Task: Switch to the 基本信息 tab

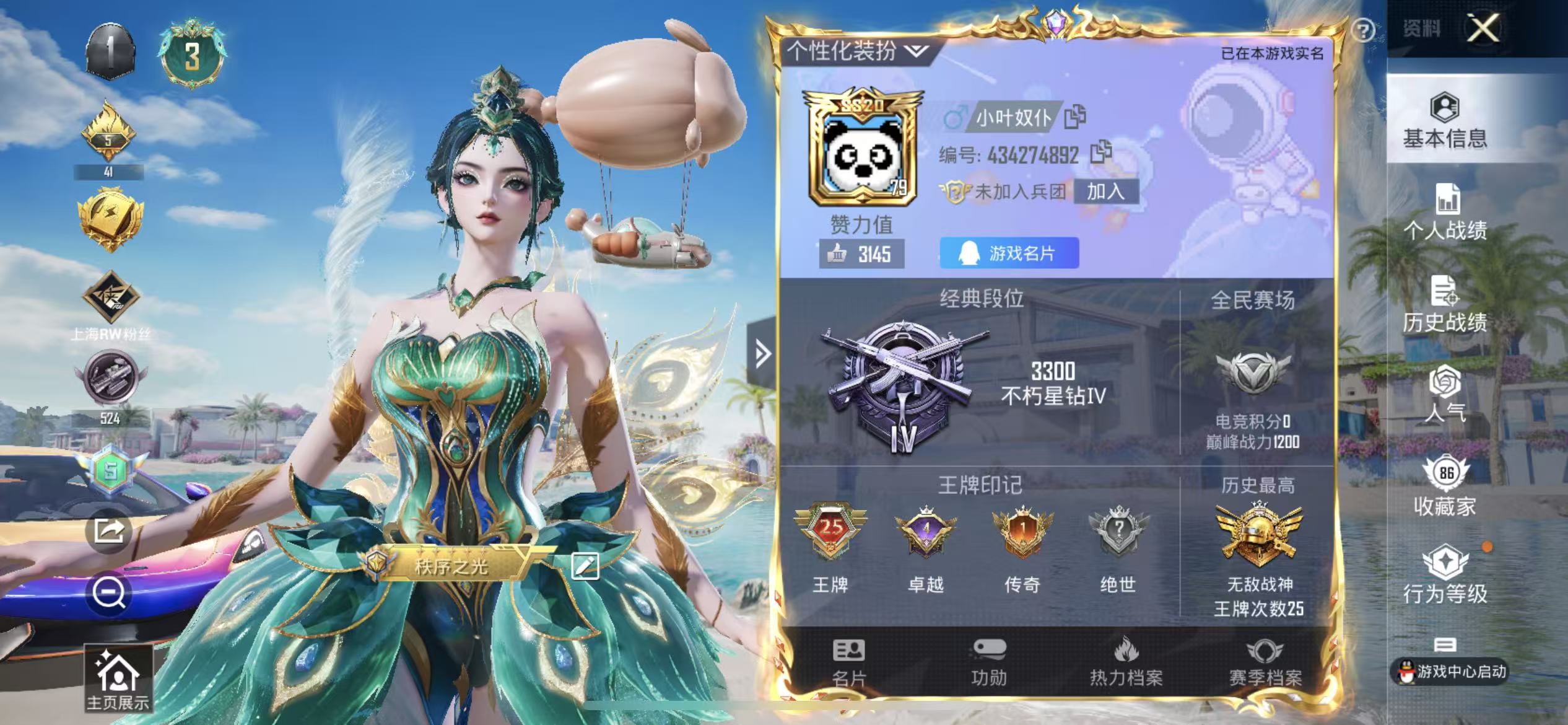Action: (1445, 121)
